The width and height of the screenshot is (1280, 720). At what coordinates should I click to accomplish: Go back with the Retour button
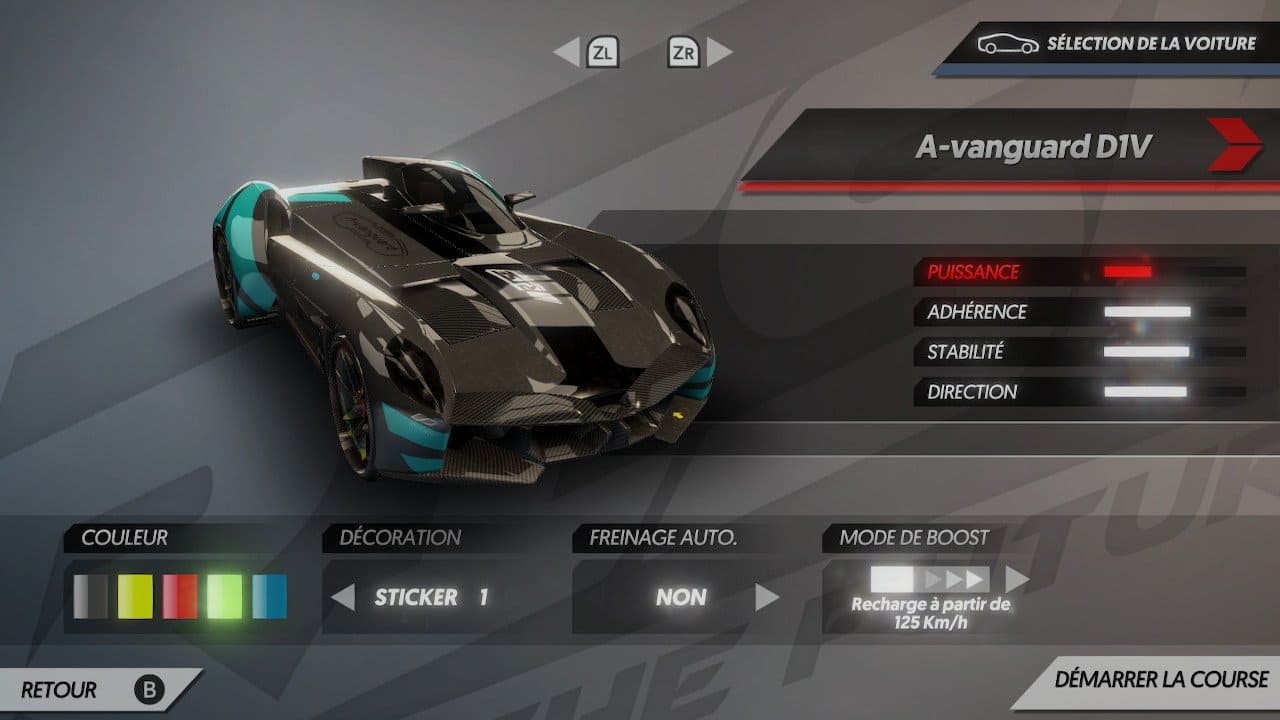click(90, 689)
